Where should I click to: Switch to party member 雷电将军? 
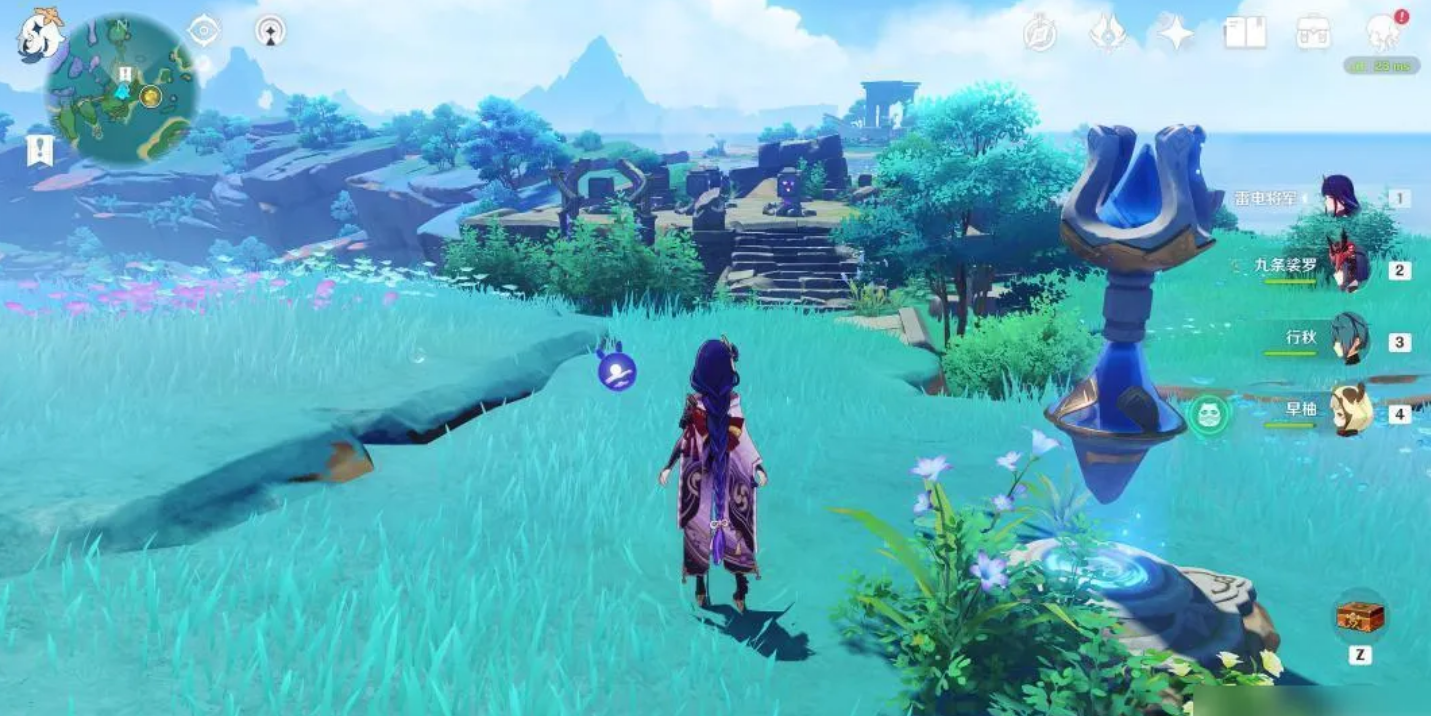(1339, 196)
